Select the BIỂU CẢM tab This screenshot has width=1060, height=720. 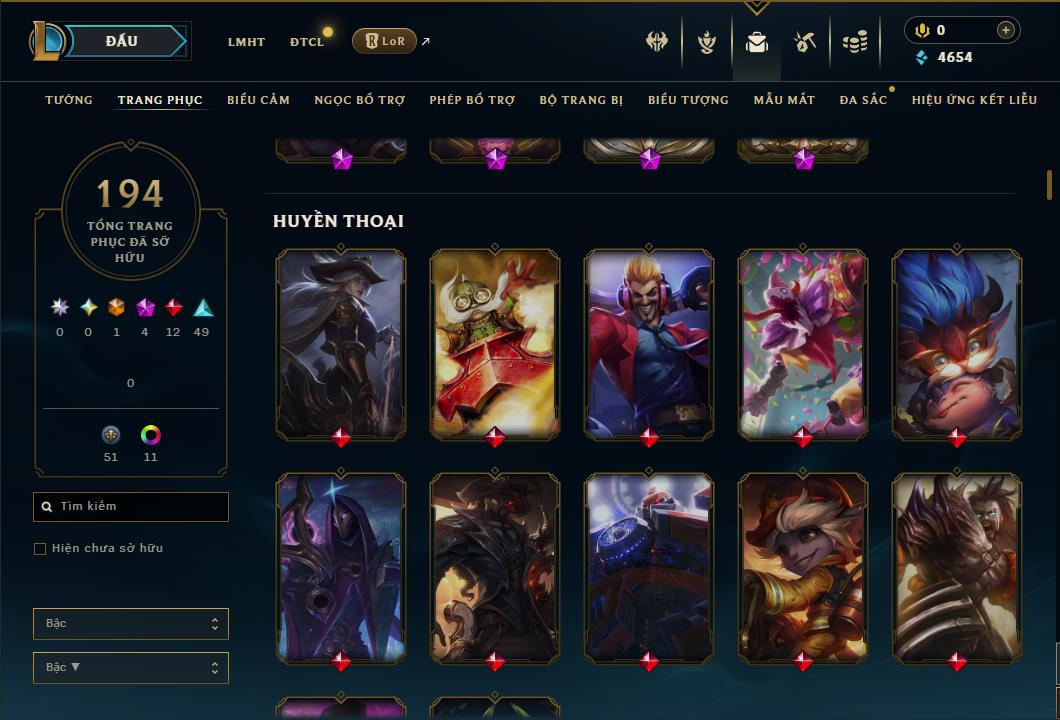[258, 100]
